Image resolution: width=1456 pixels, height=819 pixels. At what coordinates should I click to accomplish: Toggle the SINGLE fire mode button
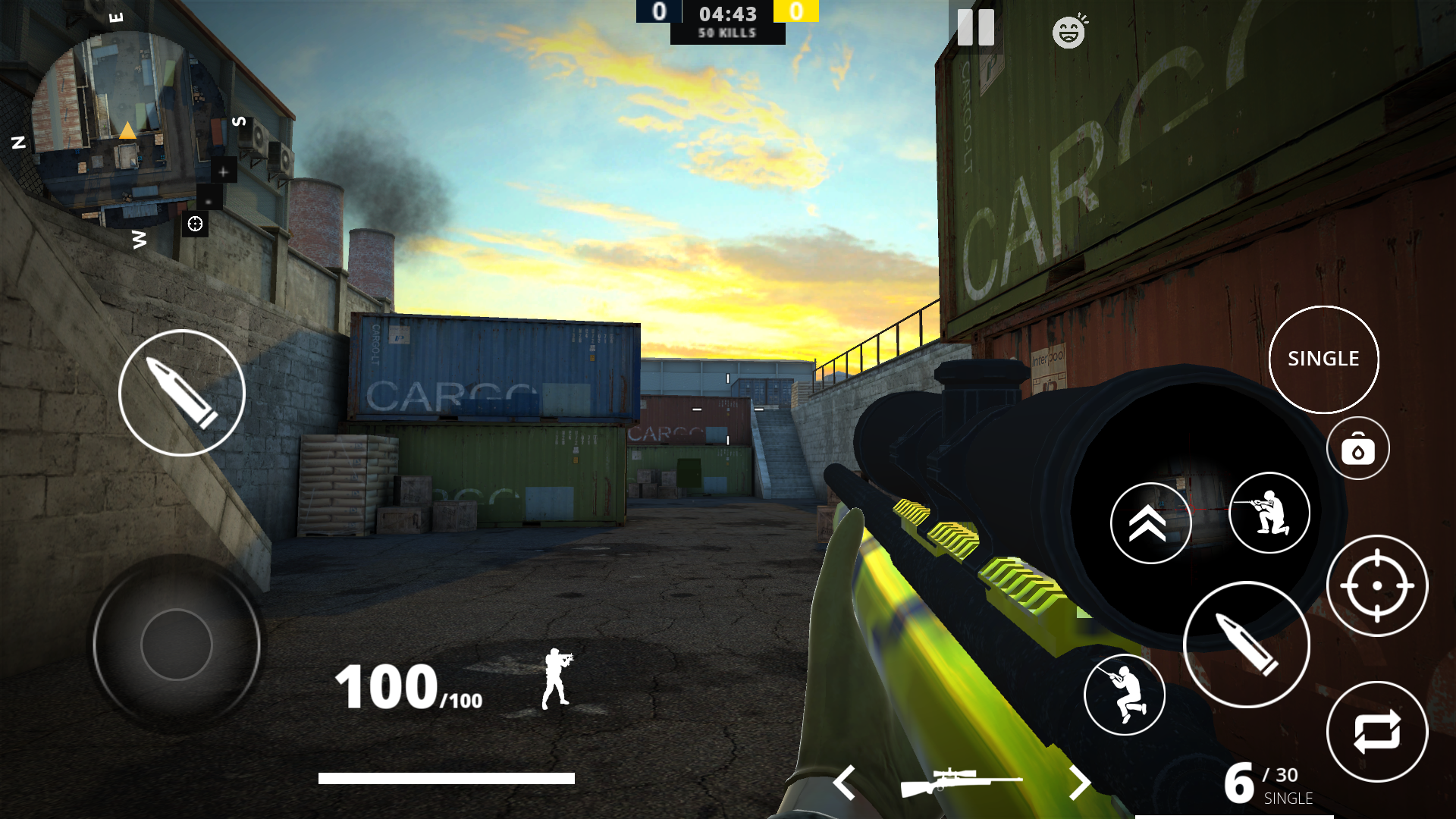click(x=1323, y=359)
